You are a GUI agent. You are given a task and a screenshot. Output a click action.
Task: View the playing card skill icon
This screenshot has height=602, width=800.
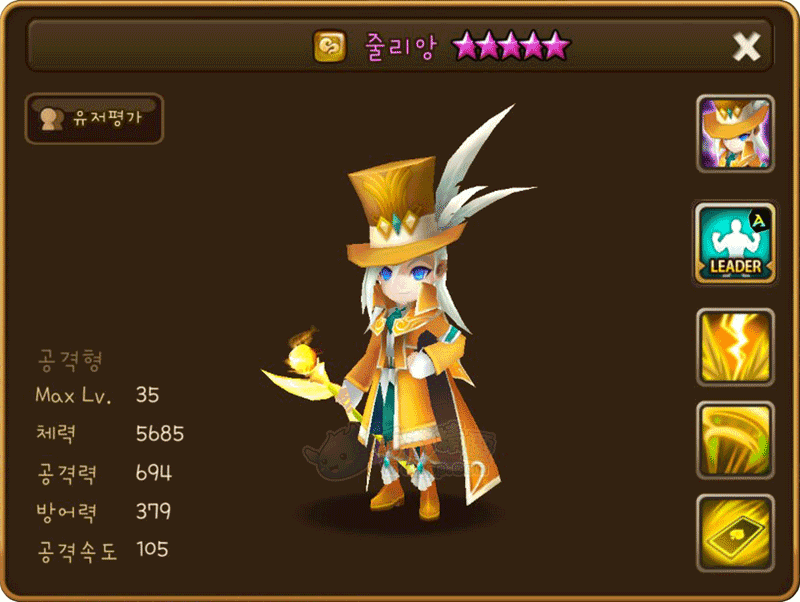(735, 530)
